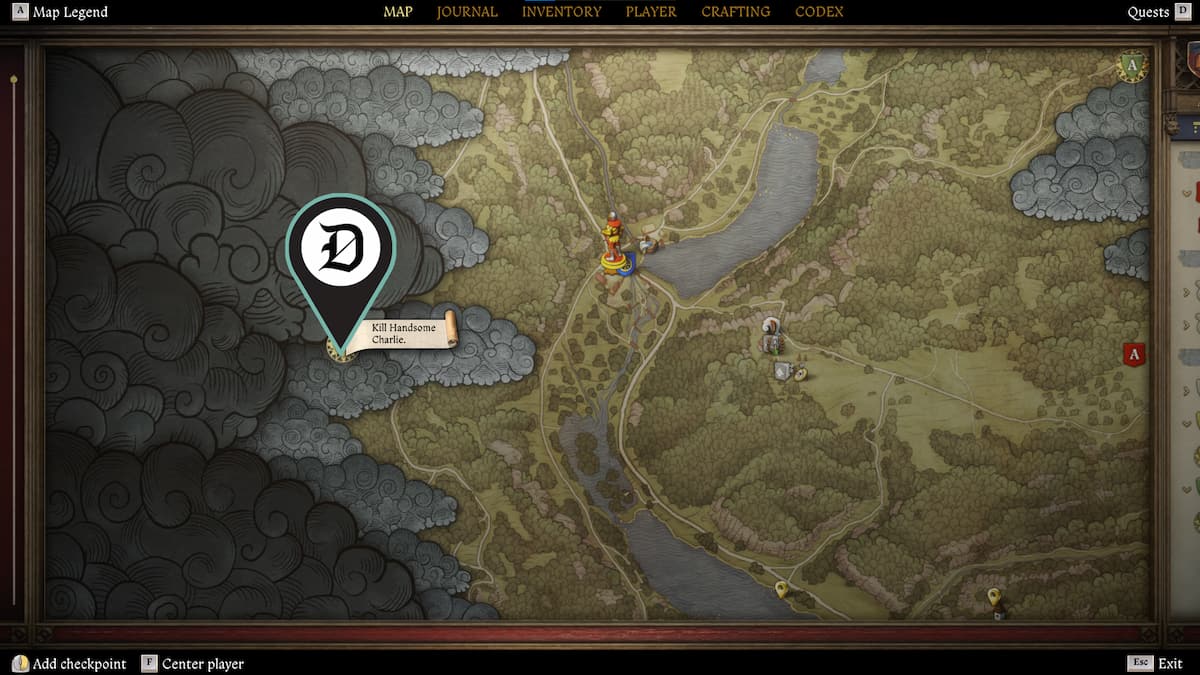Screen dimensions: 1200x675
Task: Select the red shield A quest marker
Action: coord(1134,354)
